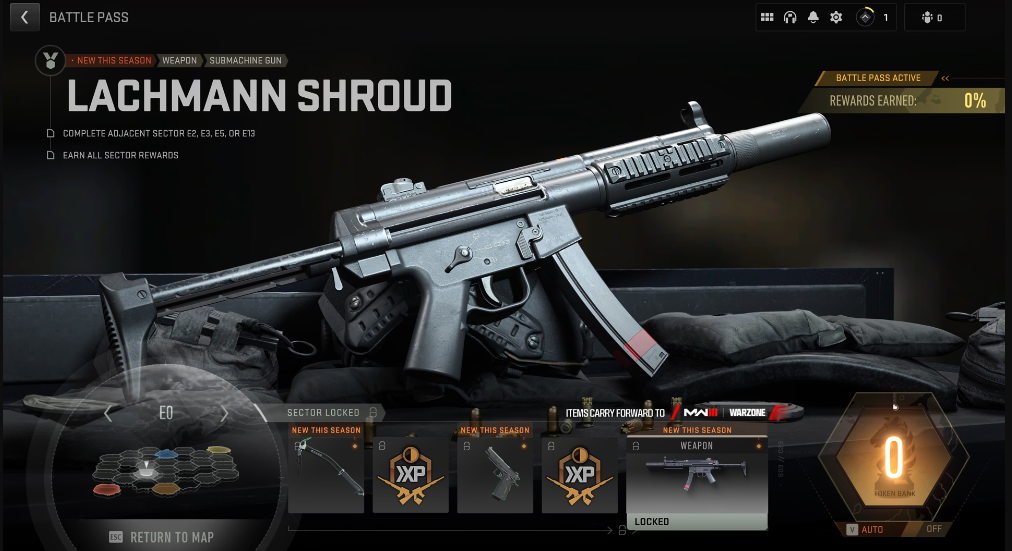This screenshot has width=1012, height=551.
Task: Select the locked Weapon reward tile
Action: [x=696, y=478]
